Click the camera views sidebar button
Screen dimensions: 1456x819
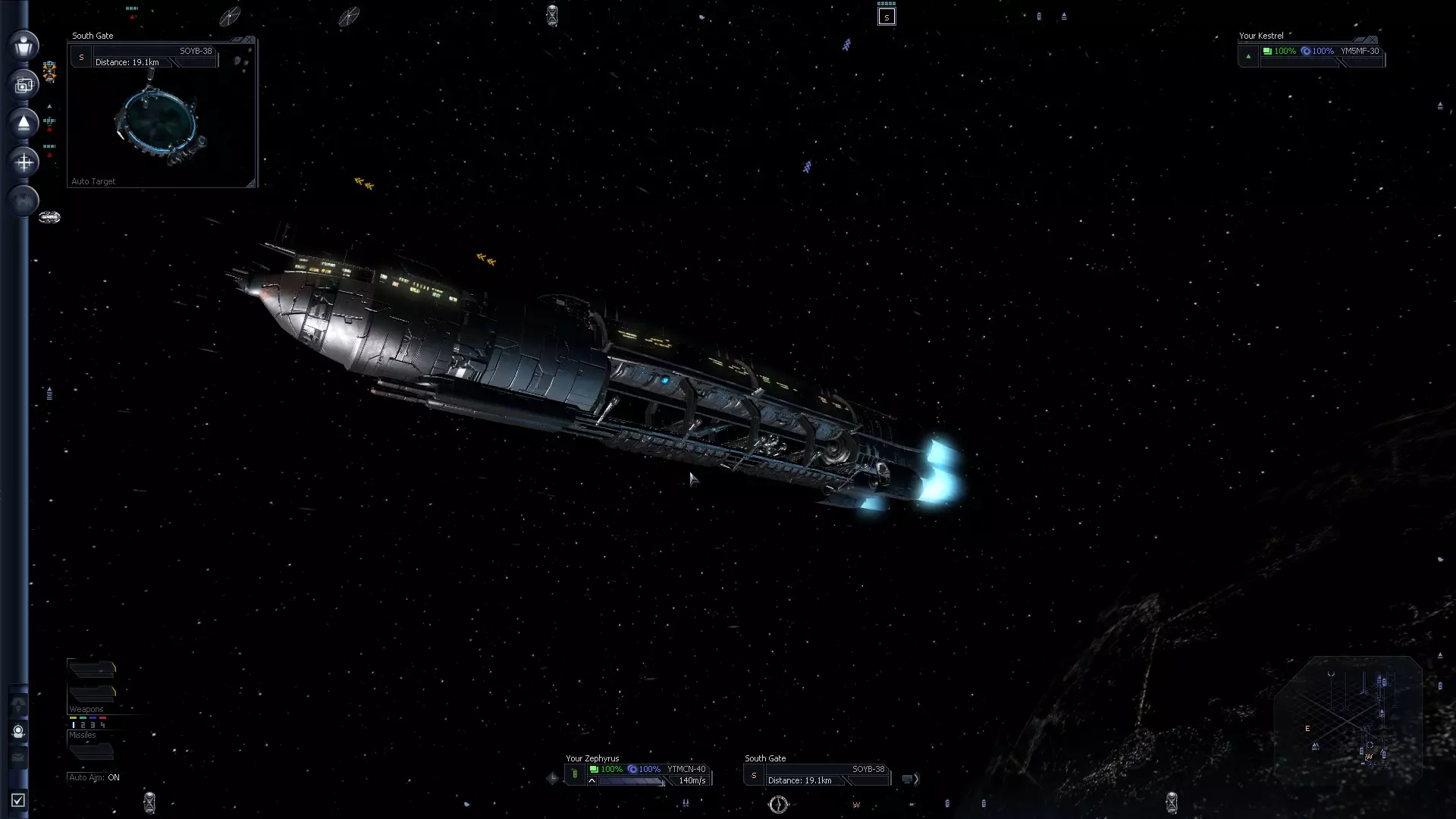click(24, 85)
